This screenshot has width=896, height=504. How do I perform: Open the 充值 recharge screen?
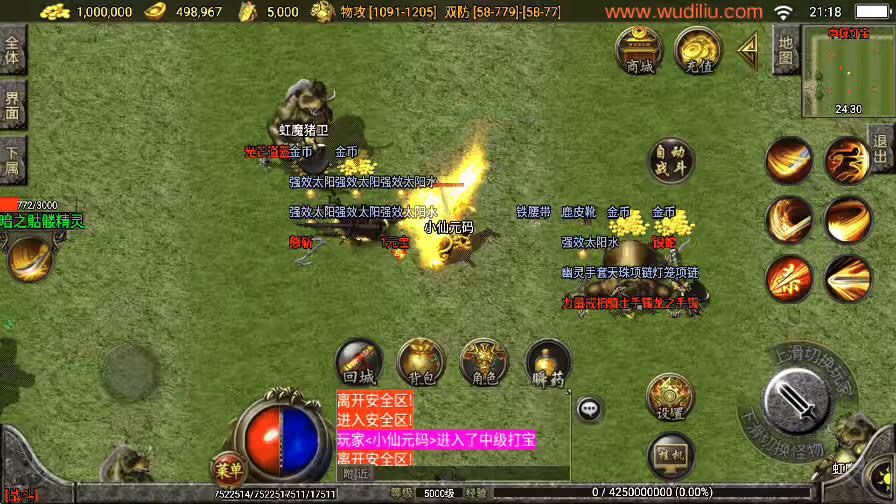pyautogui.click(x=698, y=50)
